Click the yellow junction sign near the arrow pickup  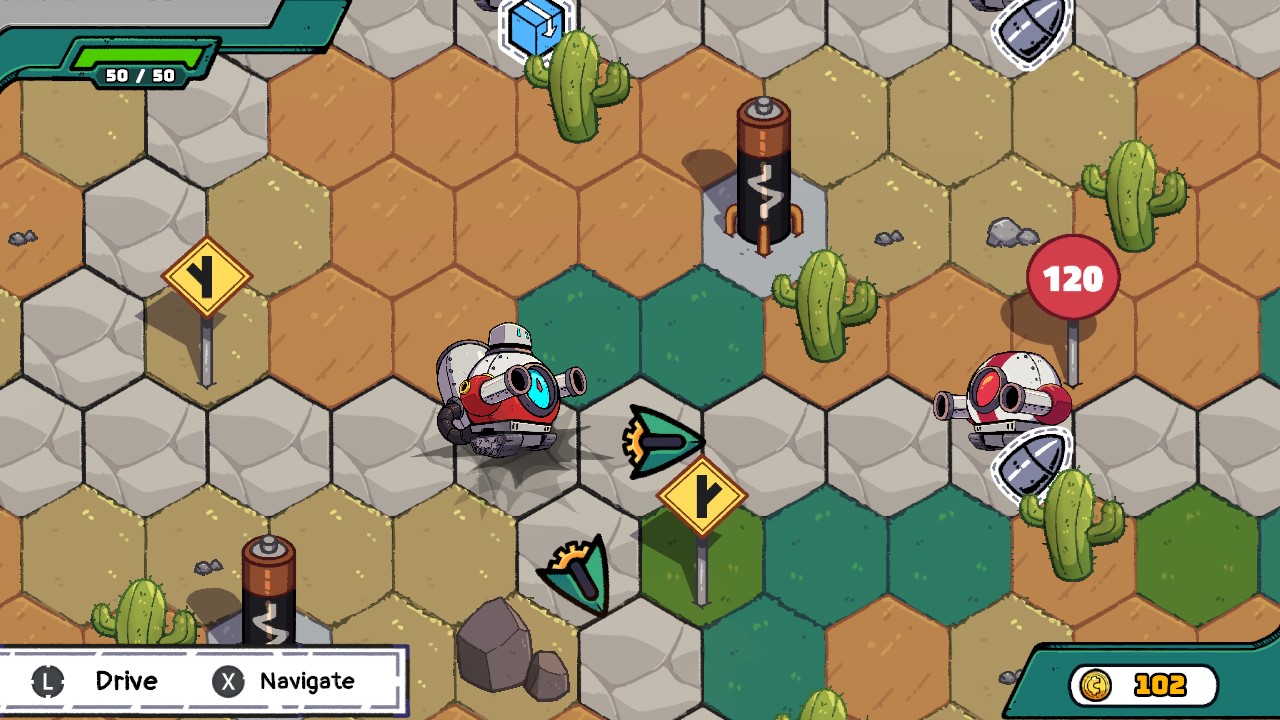coord(701,493)
